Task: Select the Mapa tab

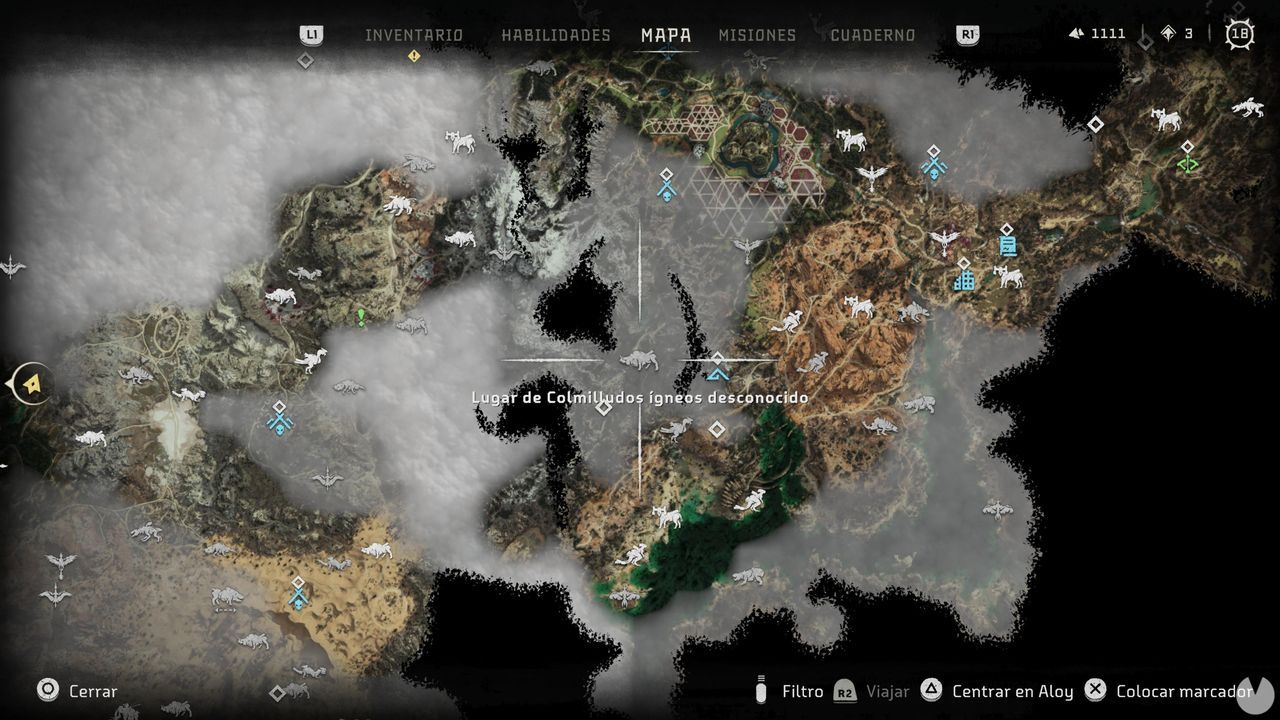Action: [666, 35]
